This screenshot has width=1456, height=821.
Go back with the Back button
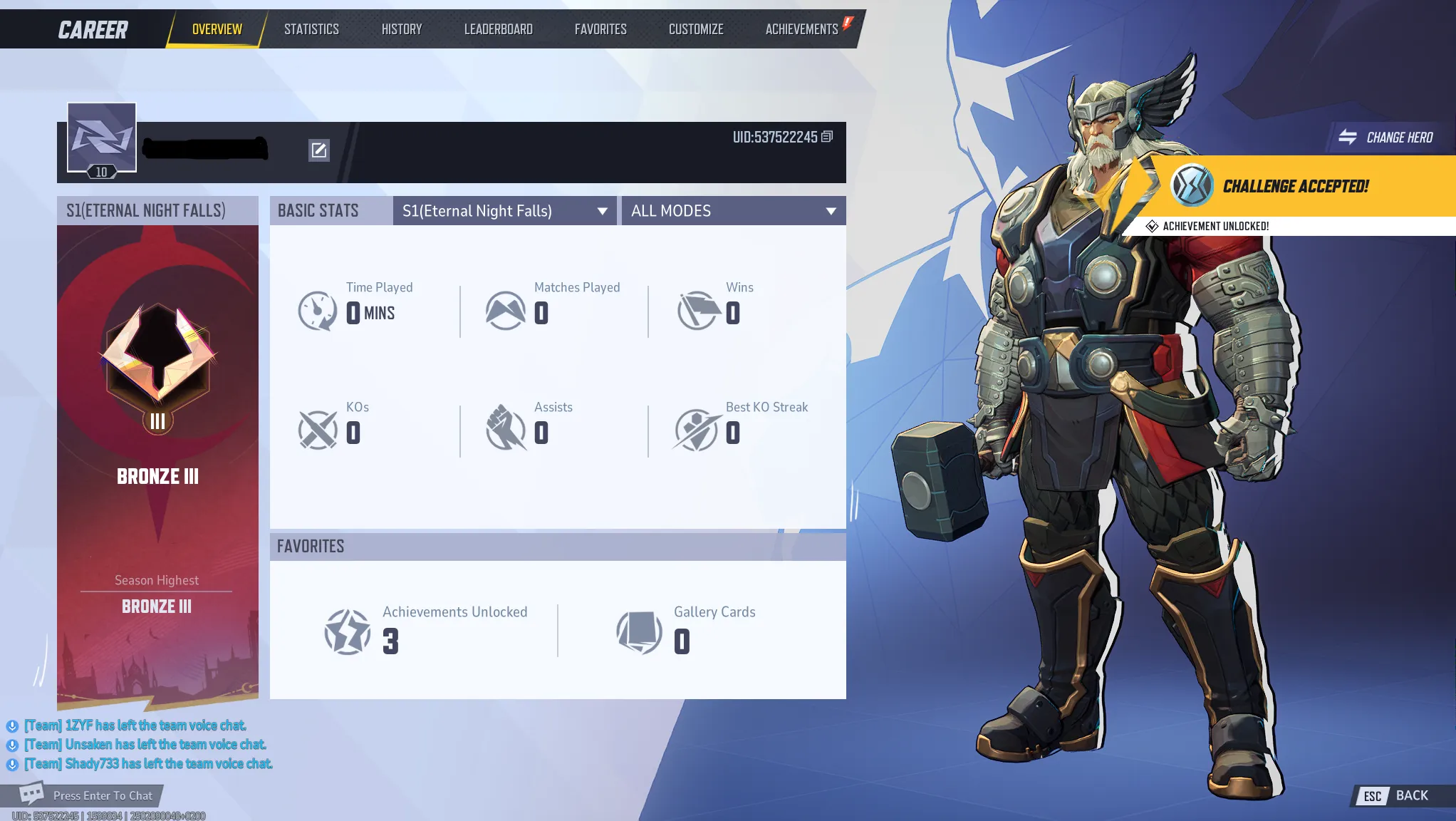click(x=1397, y=795)
